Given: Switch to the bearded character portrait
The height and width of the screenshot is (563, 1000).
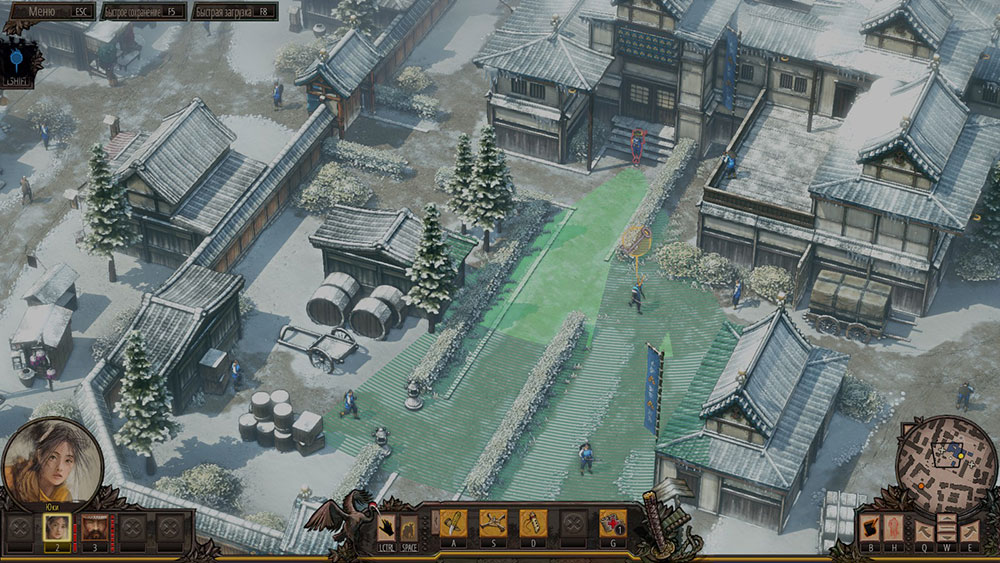Looking at the screenshot, I should (96, 526).
